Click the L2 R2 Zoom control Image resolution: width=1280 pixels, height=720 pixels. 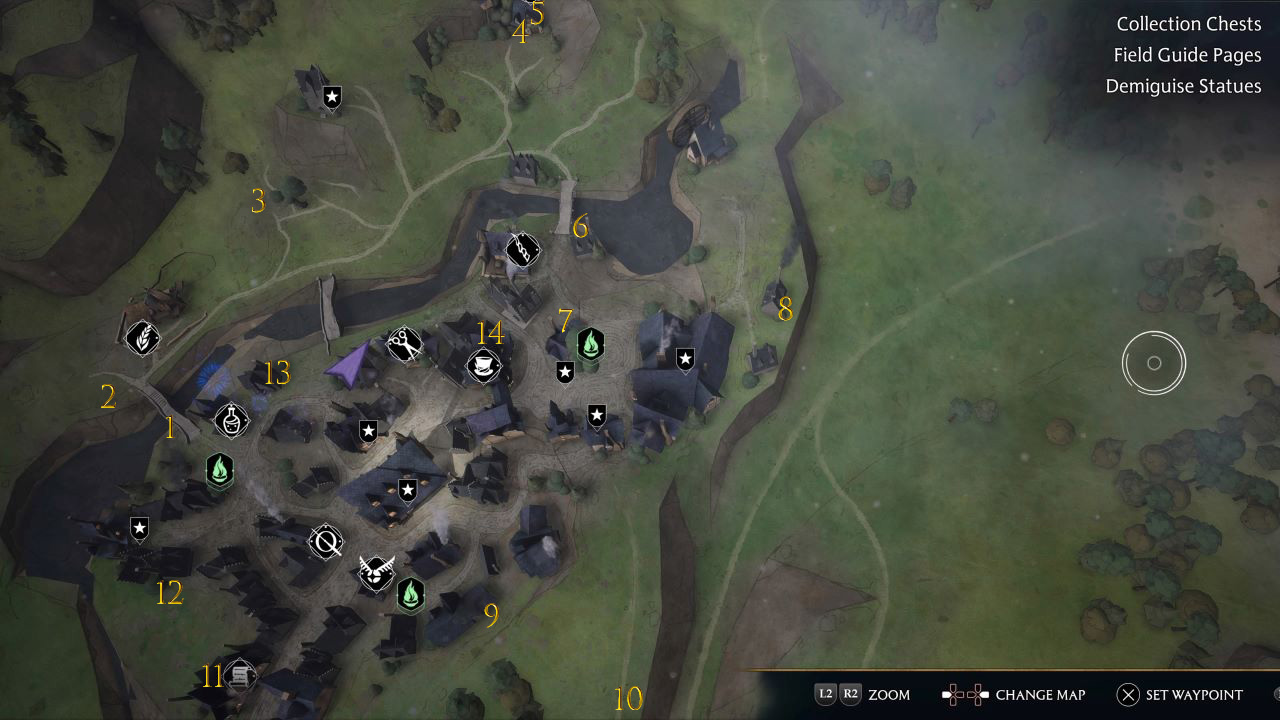click(861, 694)
